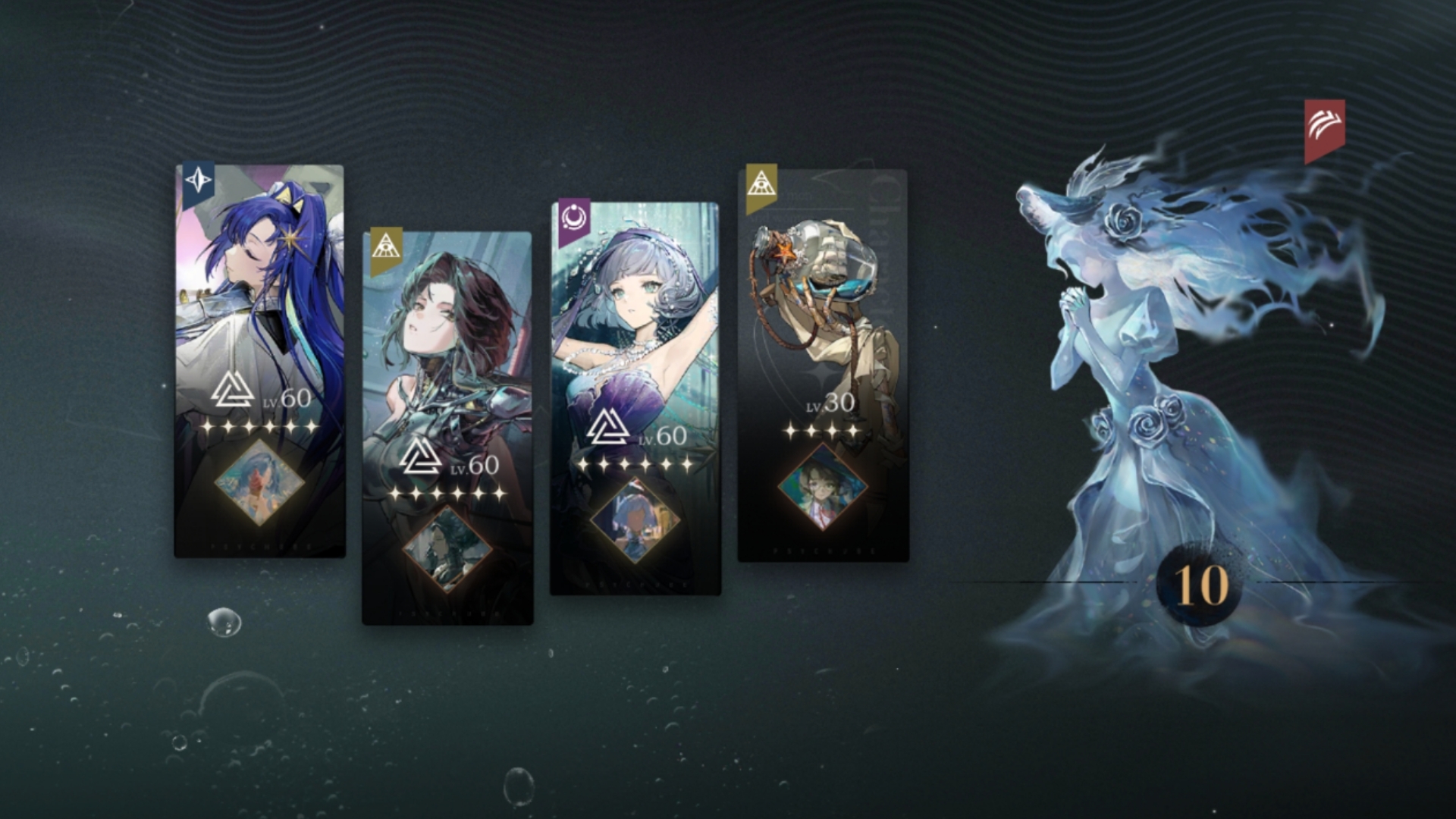The height and width of the screenshot is (819, 1456).
Task: Open the psychube under the dark-haired woman card
Action: 447,549
